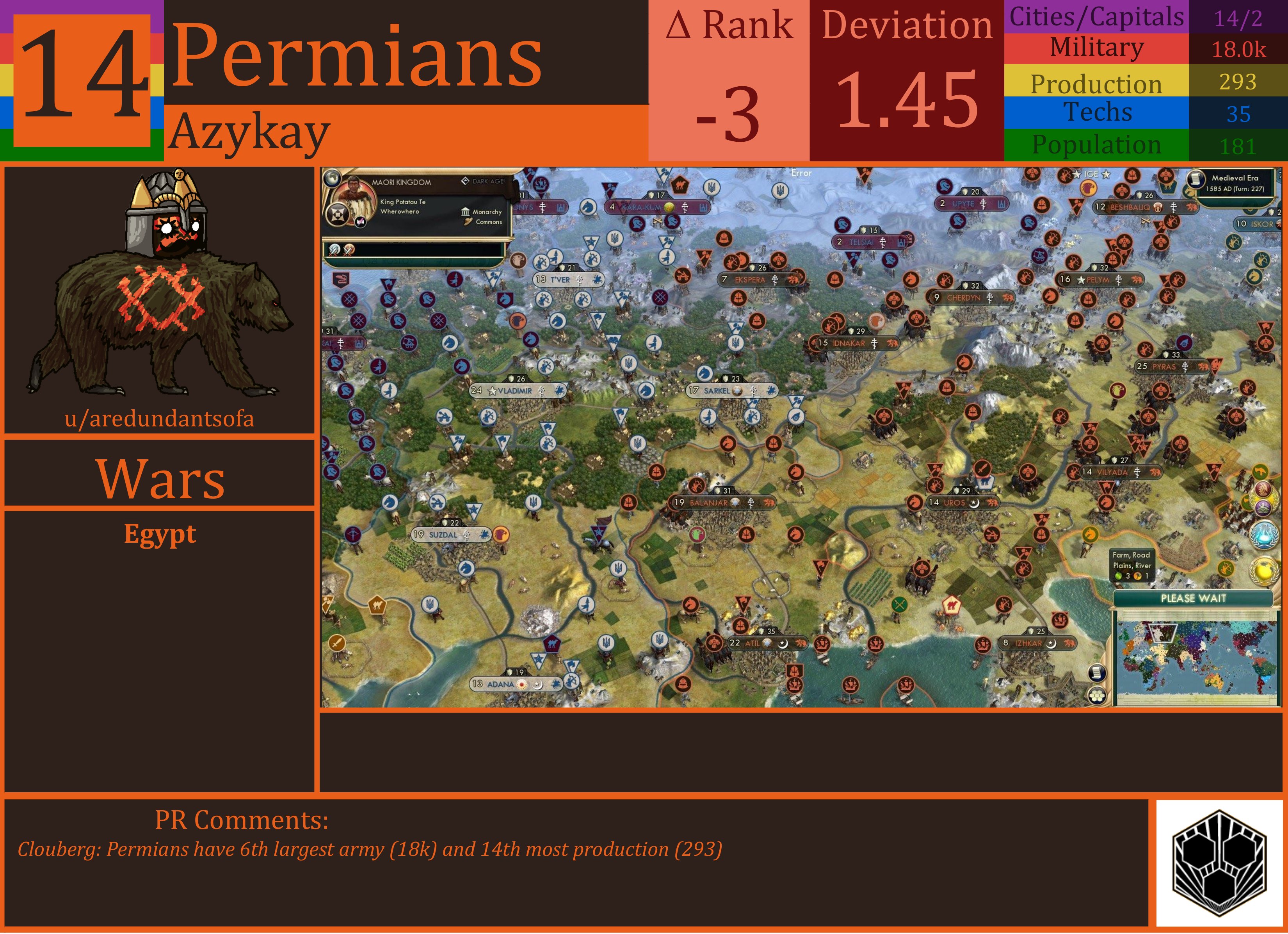Select the green archer badge near the tile popup
This screenshot has width=1288, height=934.
pyautogui.click(x=1226, y=569)
